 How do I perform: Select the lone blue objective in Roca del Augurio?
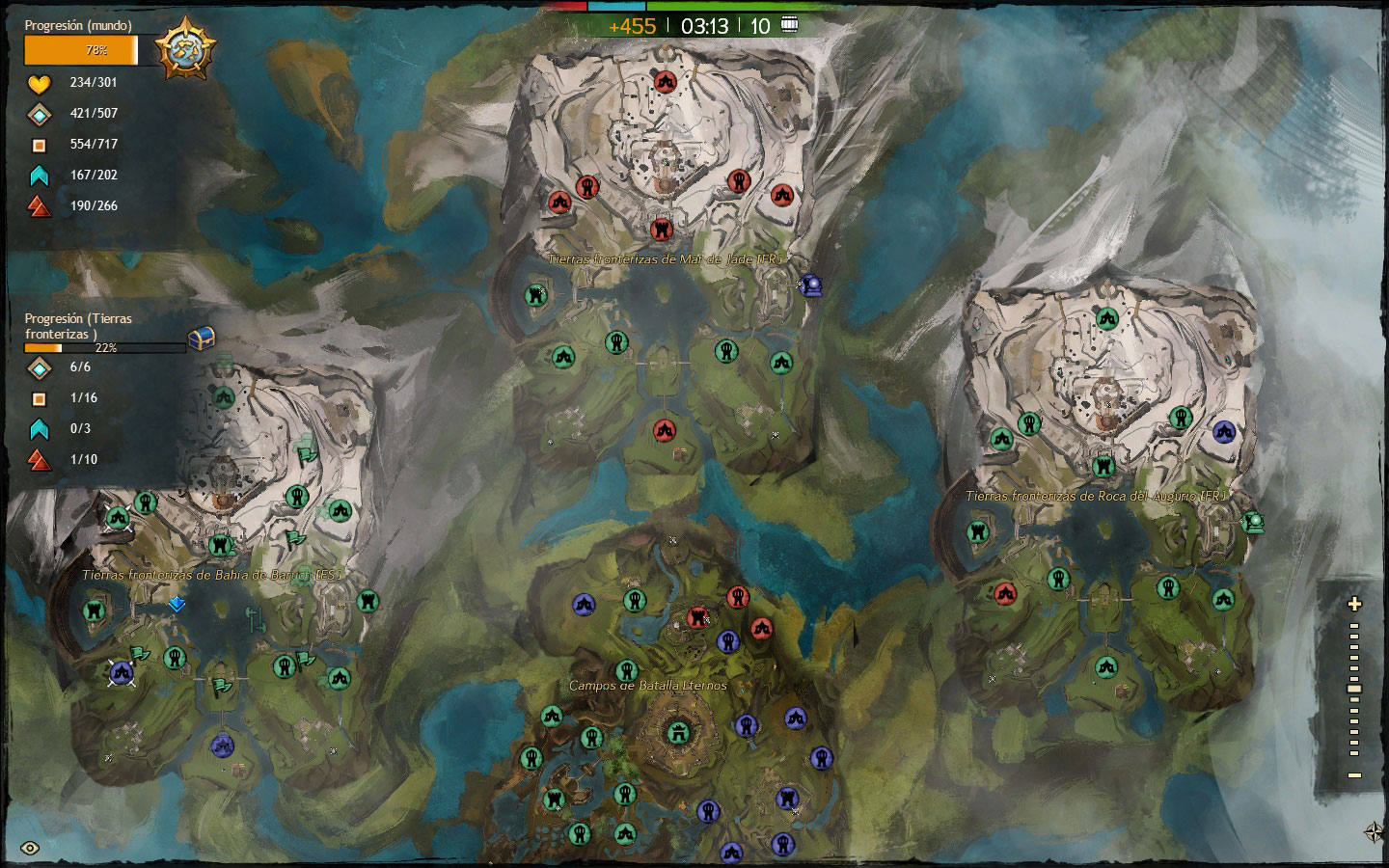1224,431
